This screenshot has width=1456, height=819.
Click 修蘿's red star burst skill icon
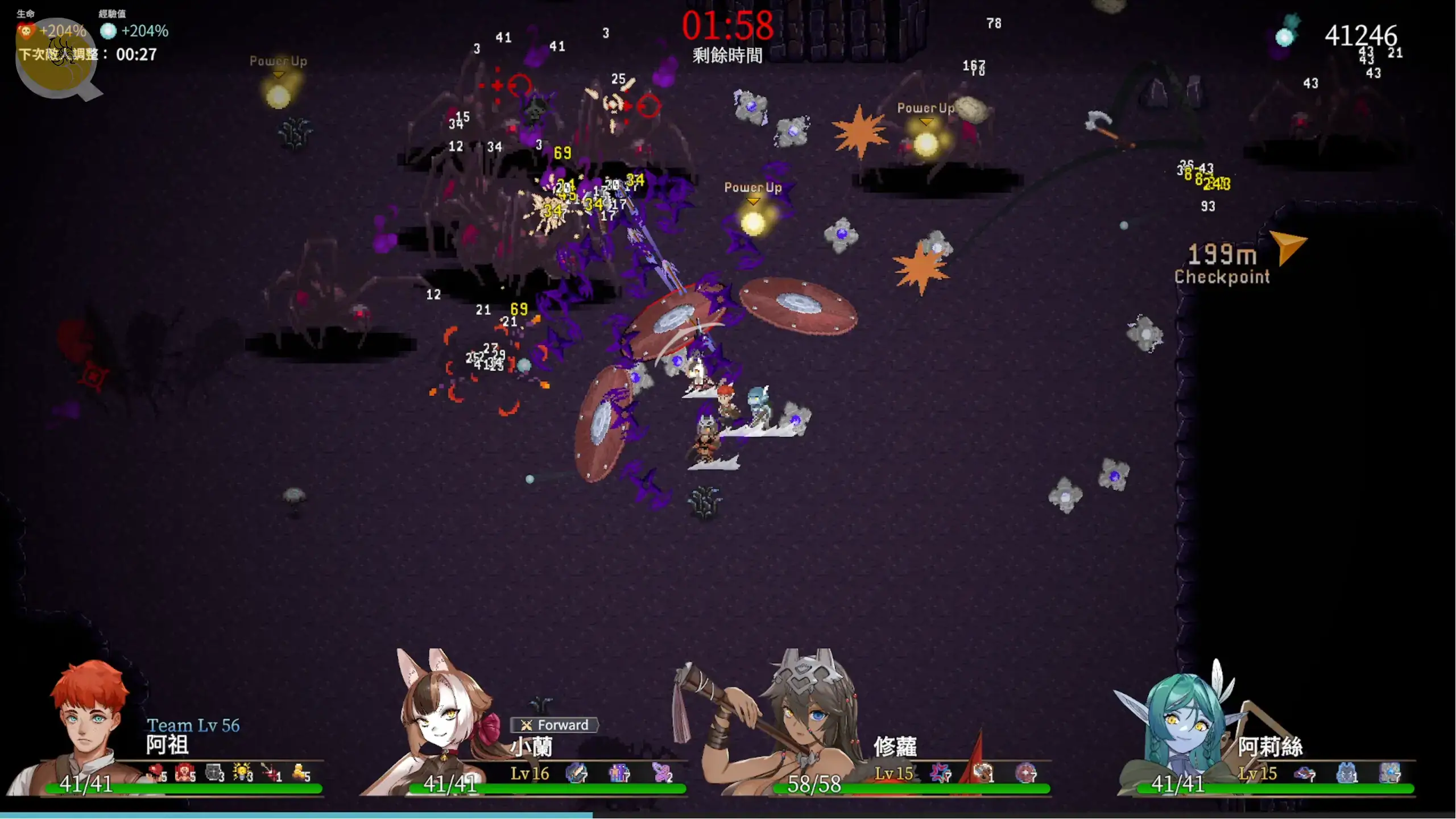(x=940, y=772)
